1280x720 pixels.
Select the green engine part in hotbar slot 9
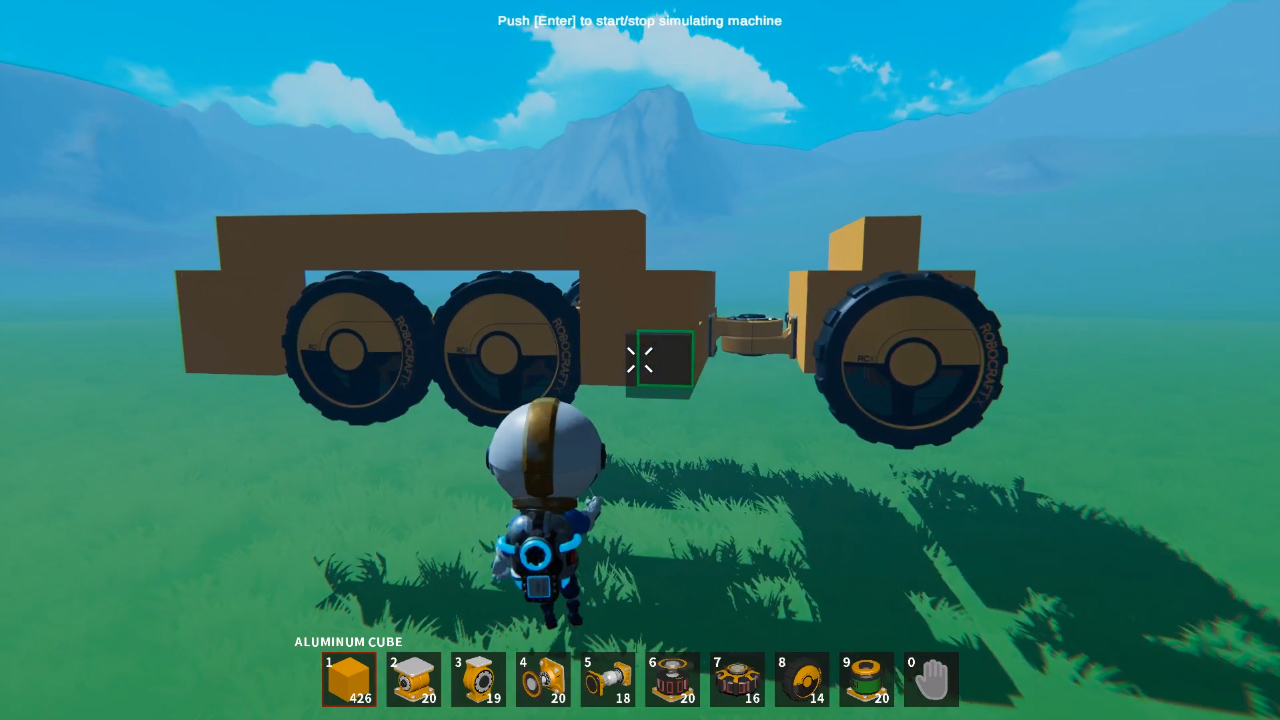click(x=866, y=679)
